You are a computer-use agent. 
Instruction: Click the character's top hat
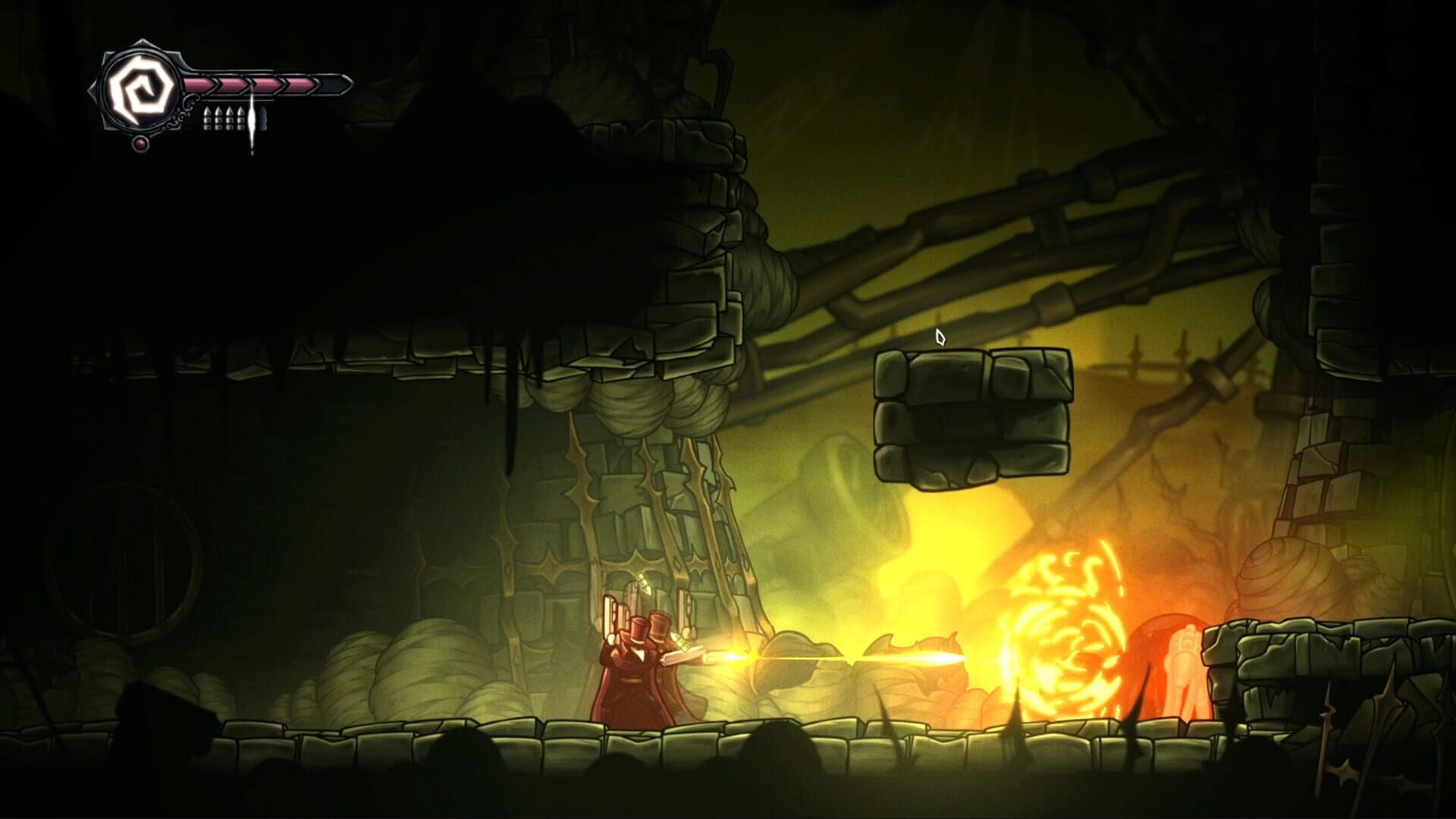tap(639, 629)
